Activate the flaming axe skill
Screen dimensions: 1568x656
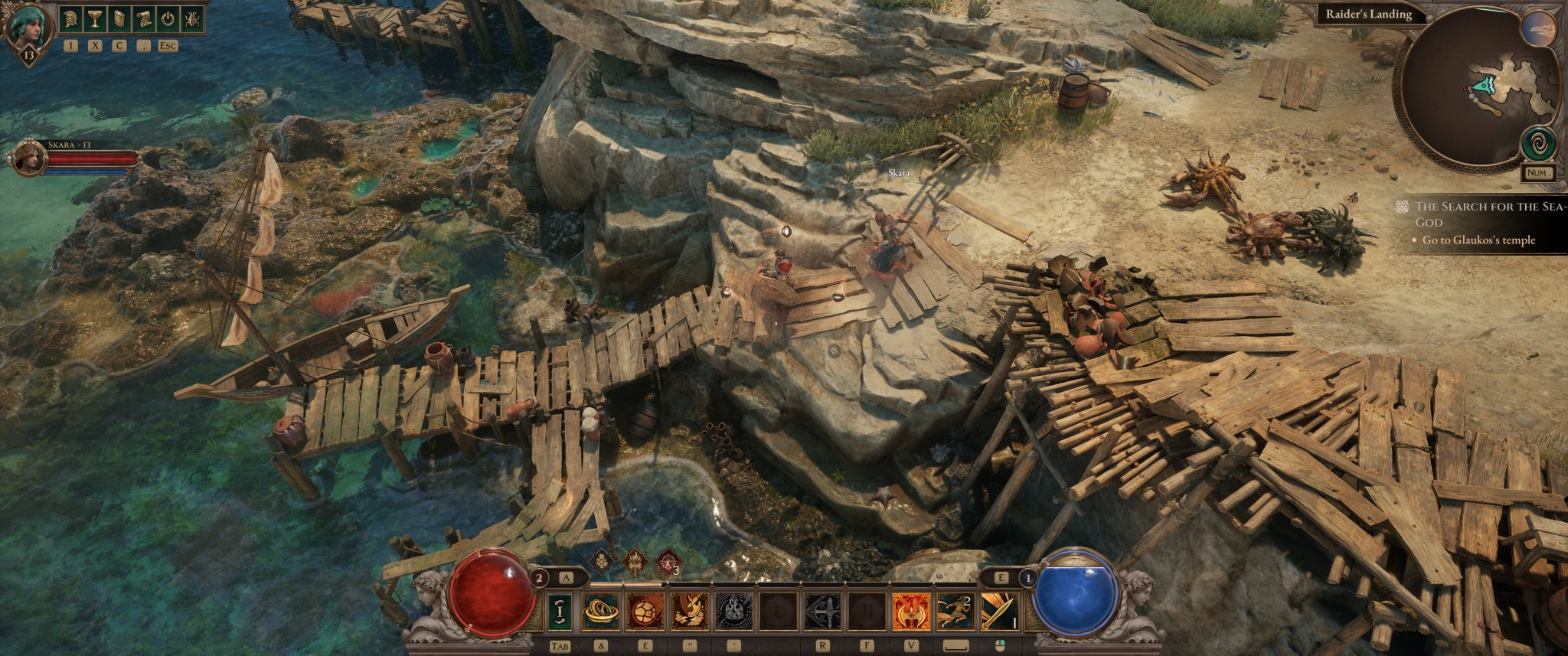coord(911,611)
